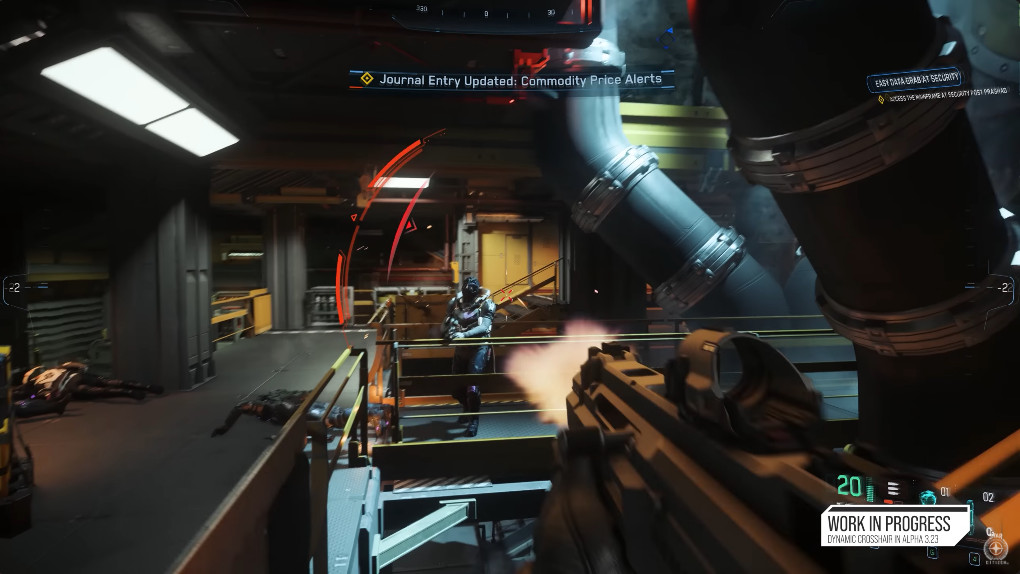Click the Work In Progress caption banner
The image size is (1020, 574).
pyautogui.click(x=894, y=527)
